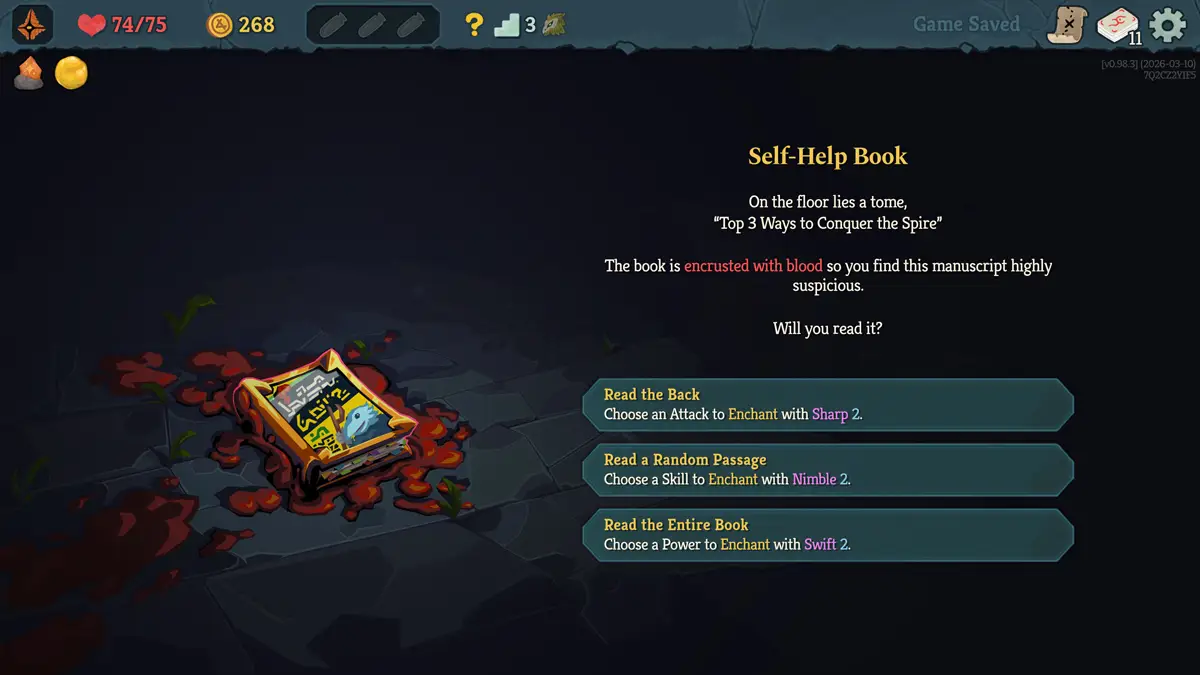Image resolution: width=1200 pixels, height=675 pixels.
Task: Inspect the golden blob relic
Action: point(71,73)
